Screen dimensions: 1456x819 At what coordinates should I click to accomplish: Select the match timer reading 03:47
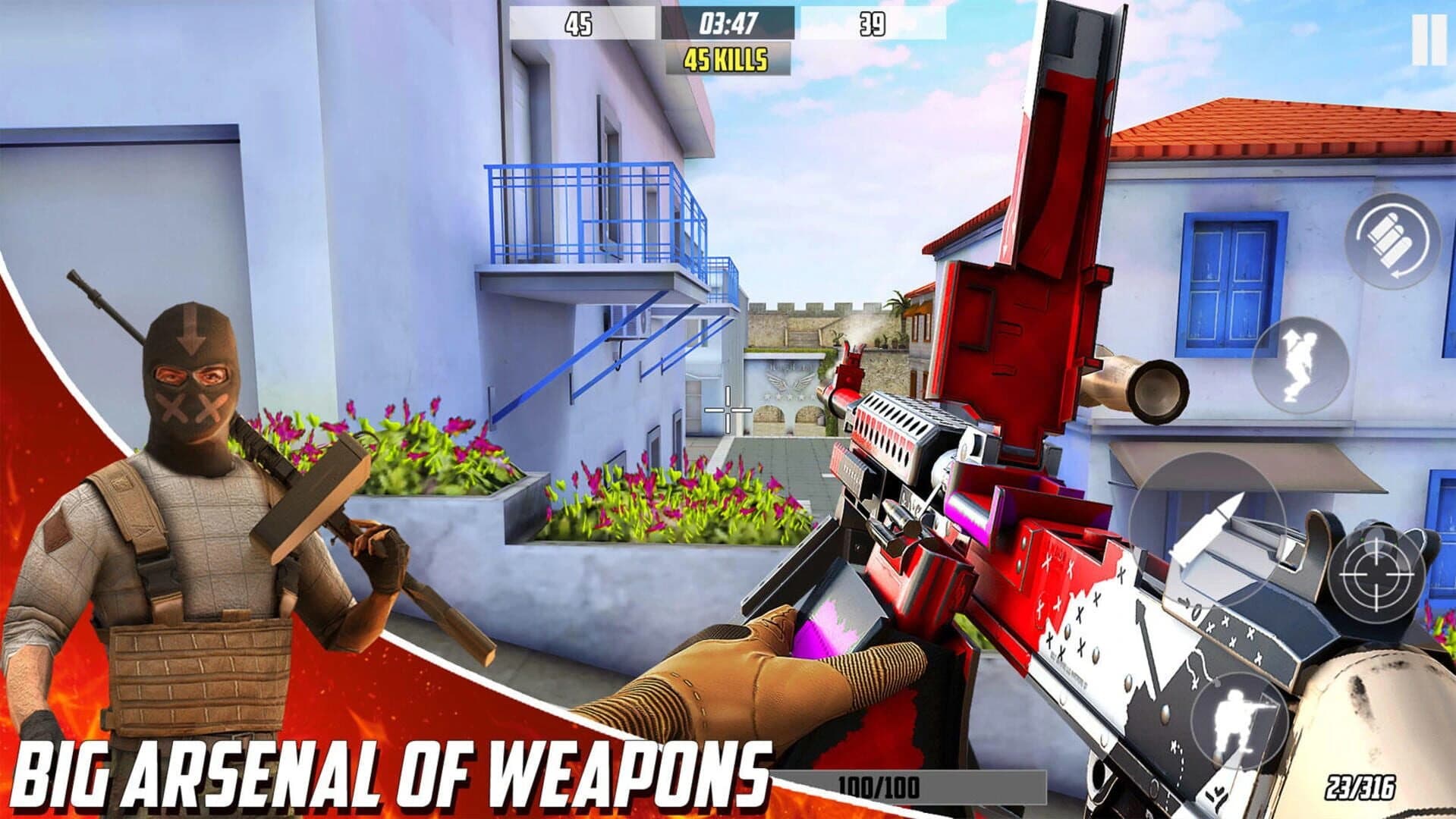point(727,22)
